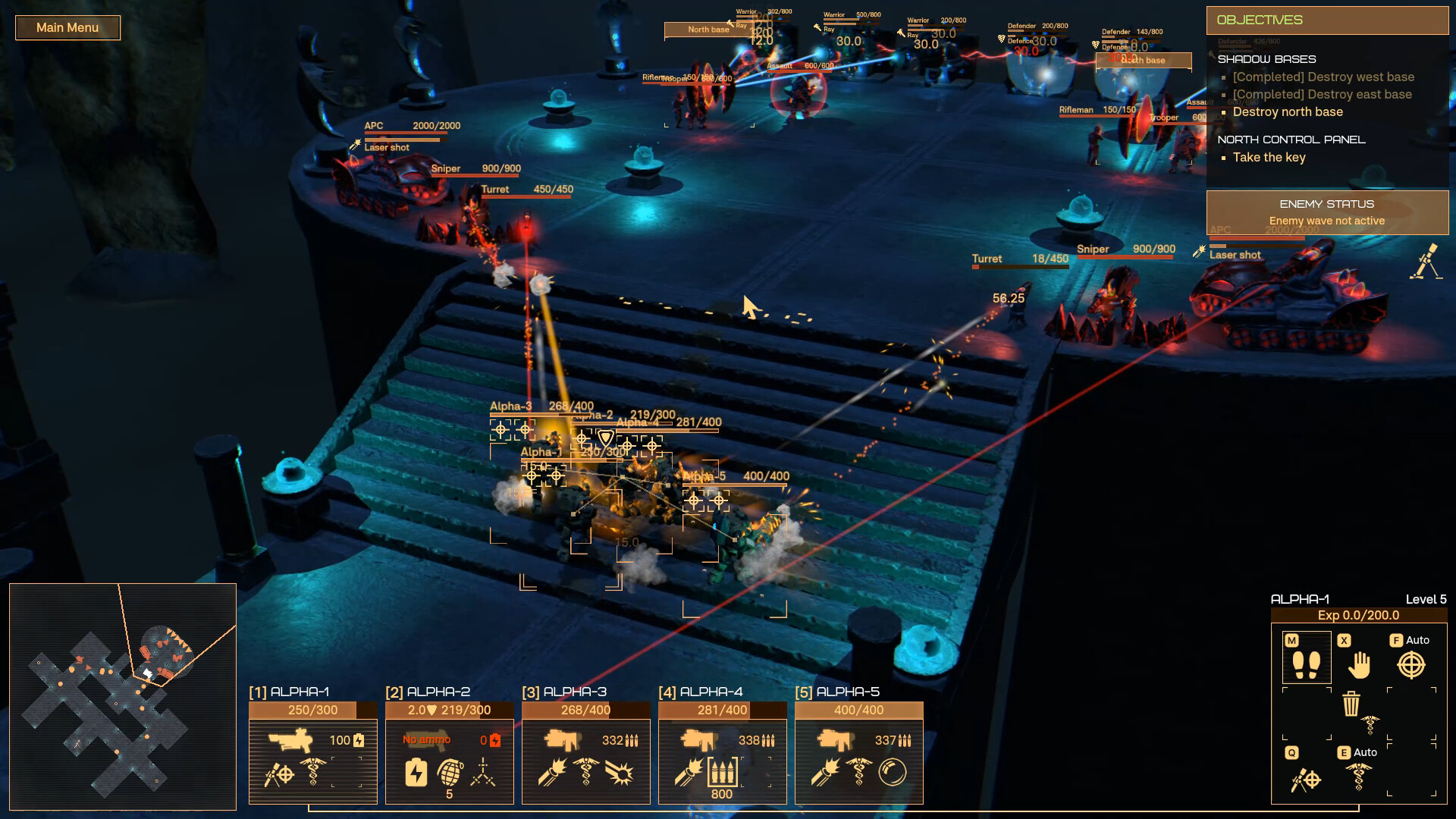Expand the Shadow Bases objective group

[x=1266, y=58]
